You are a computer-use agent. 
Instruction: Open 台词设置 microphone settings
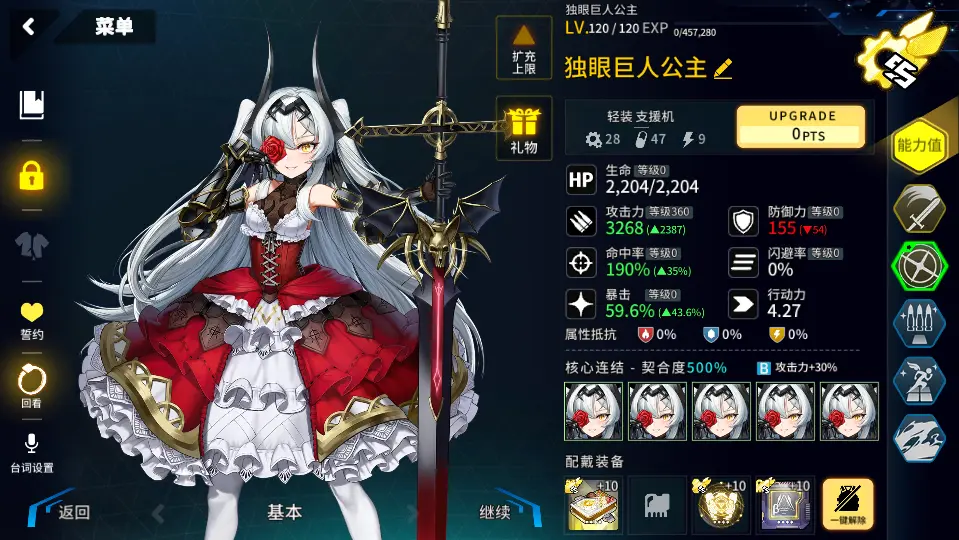[32, 452]
